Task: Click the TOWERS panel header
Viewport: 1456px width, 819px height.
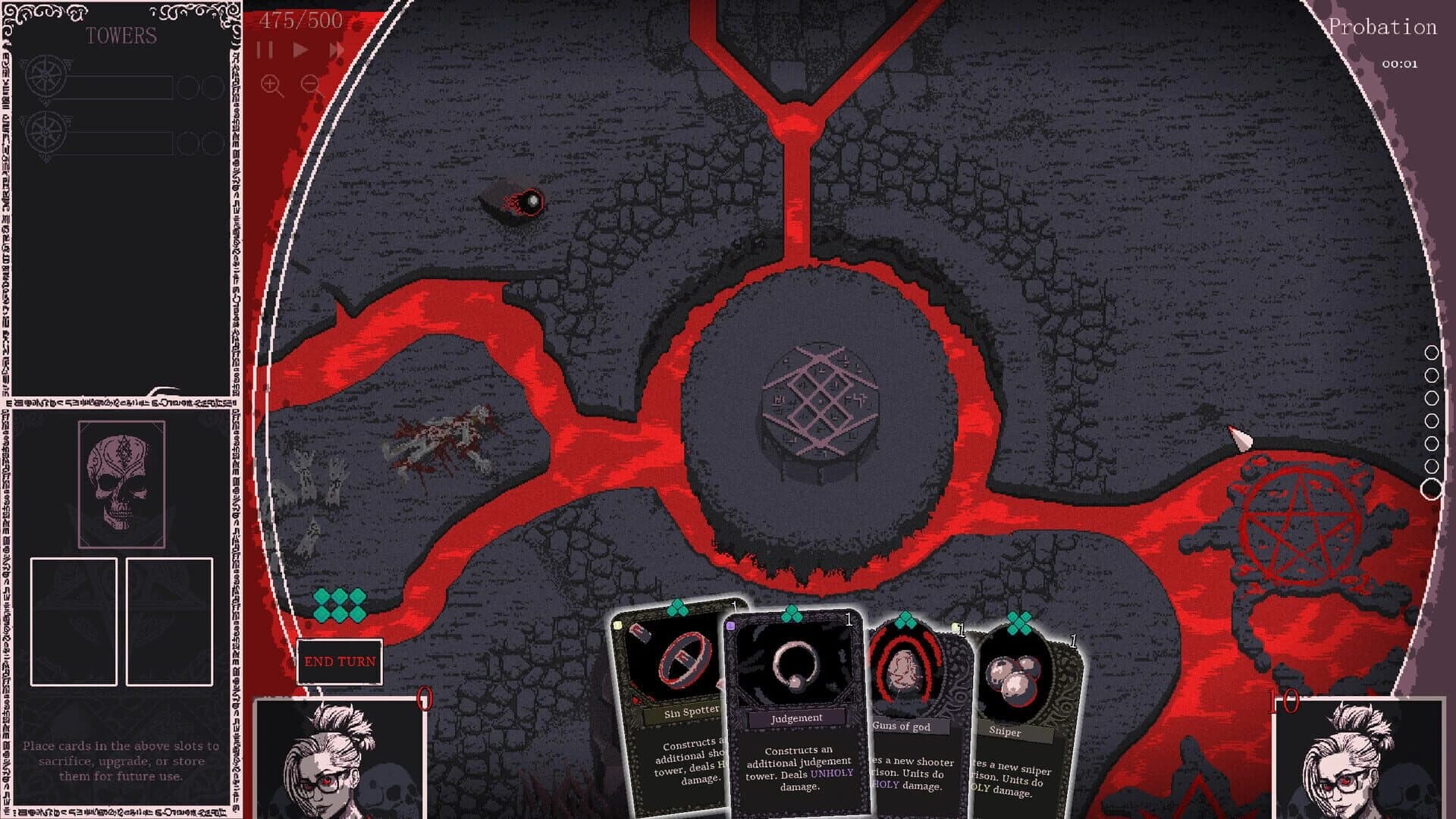Action: click(x=123, y=35)
